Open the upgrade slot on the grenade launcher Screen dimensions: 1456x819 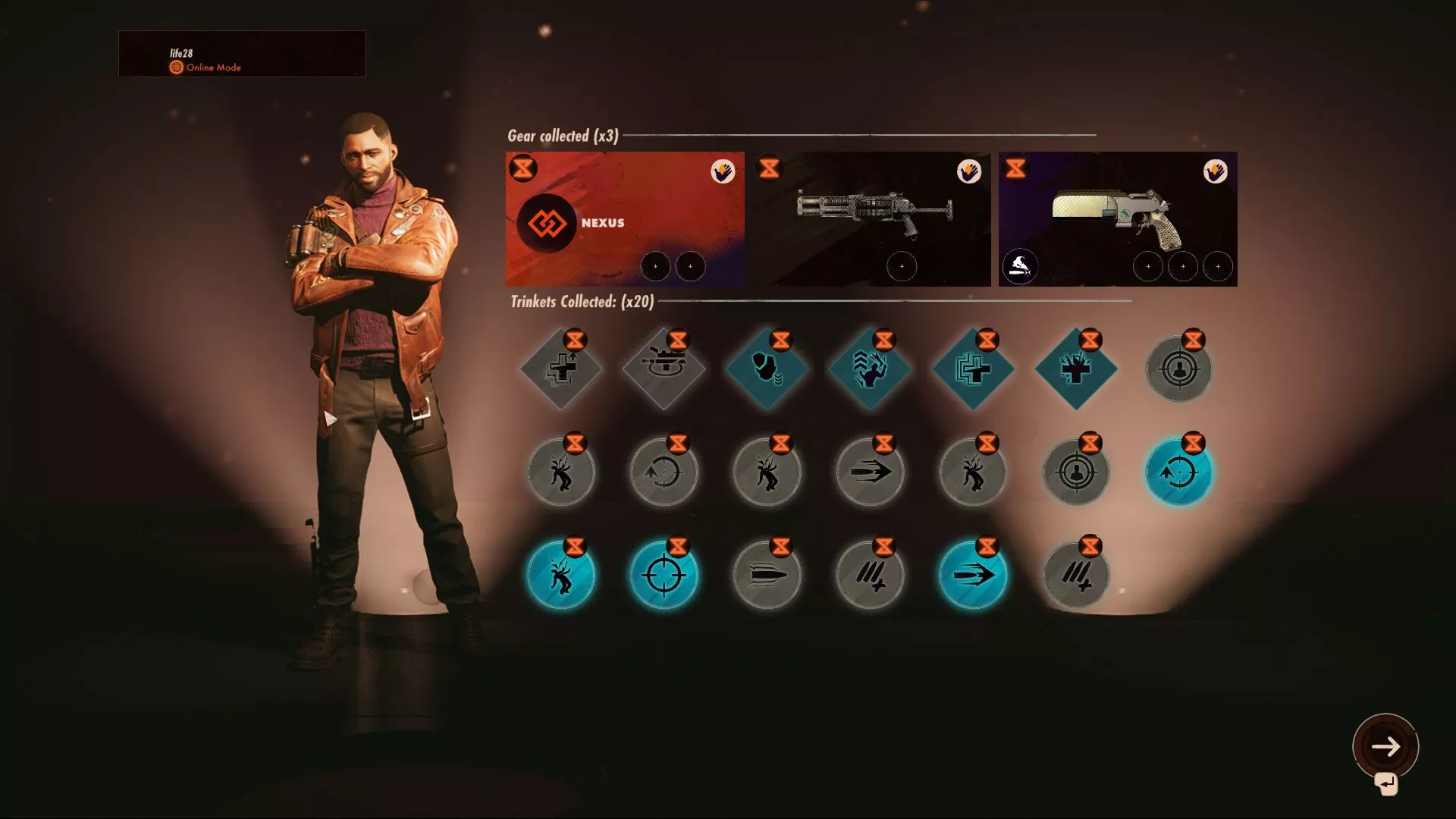tap(902, 266)
